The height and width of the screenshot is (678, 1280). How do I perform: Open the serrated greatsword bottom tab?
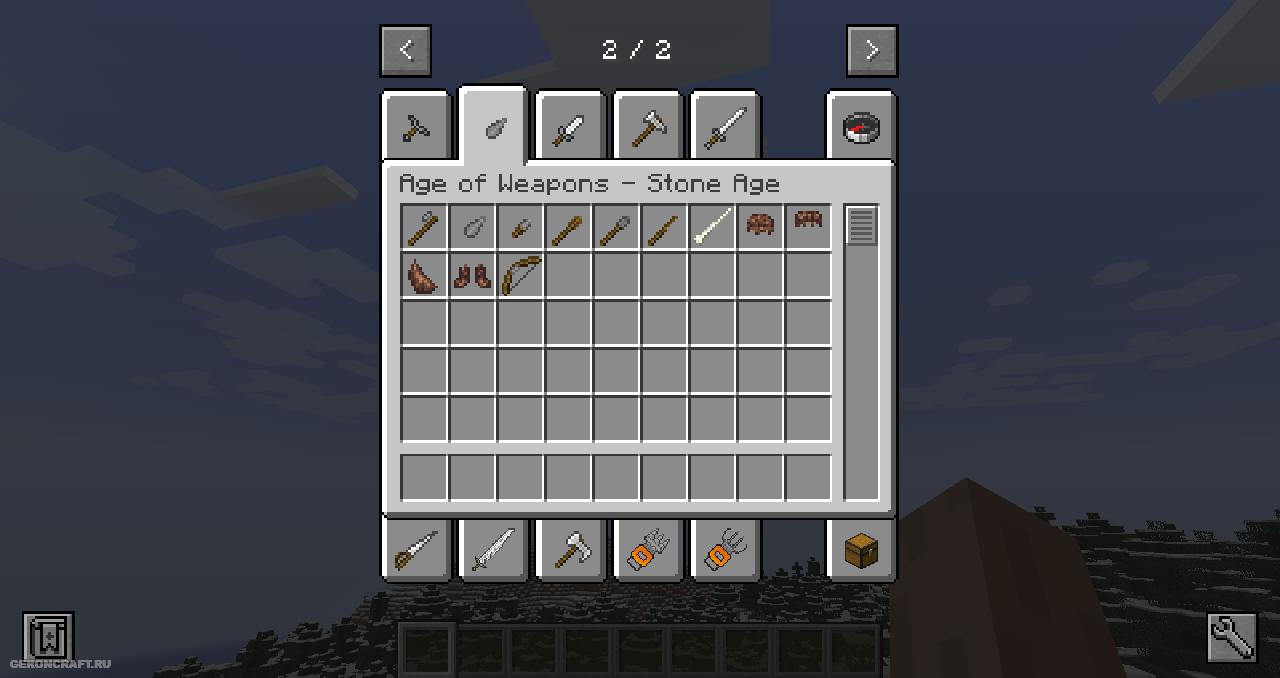click(493, 548)
